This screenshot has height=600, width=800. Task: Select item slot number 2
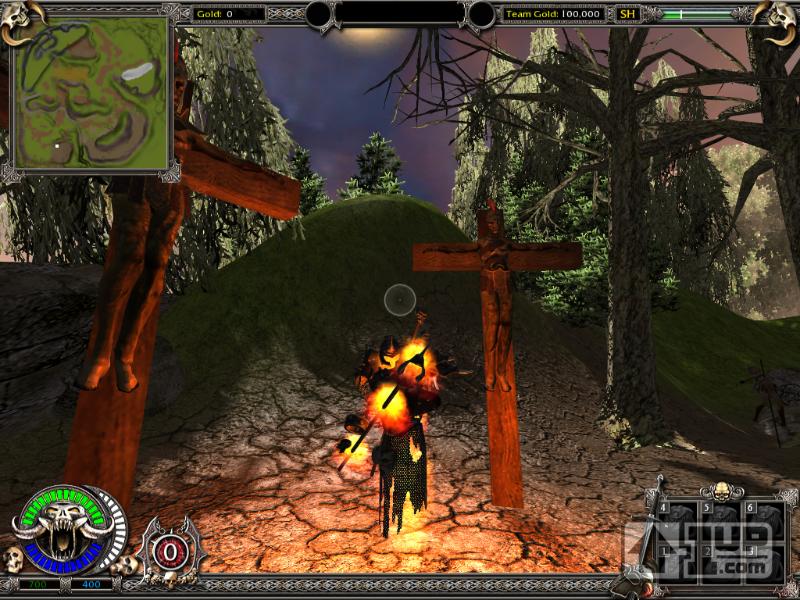(x=721, y=561)
